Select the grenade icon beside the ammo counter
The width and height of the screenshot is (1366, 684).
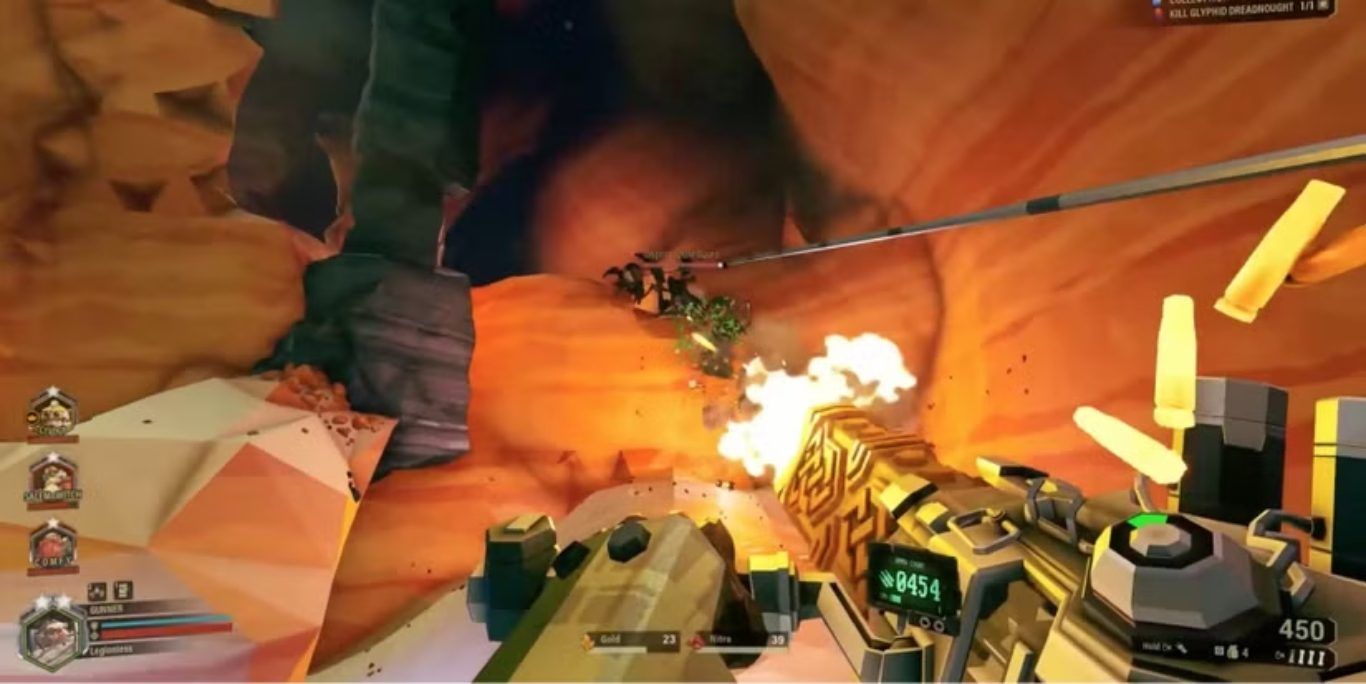point(1233,653)
